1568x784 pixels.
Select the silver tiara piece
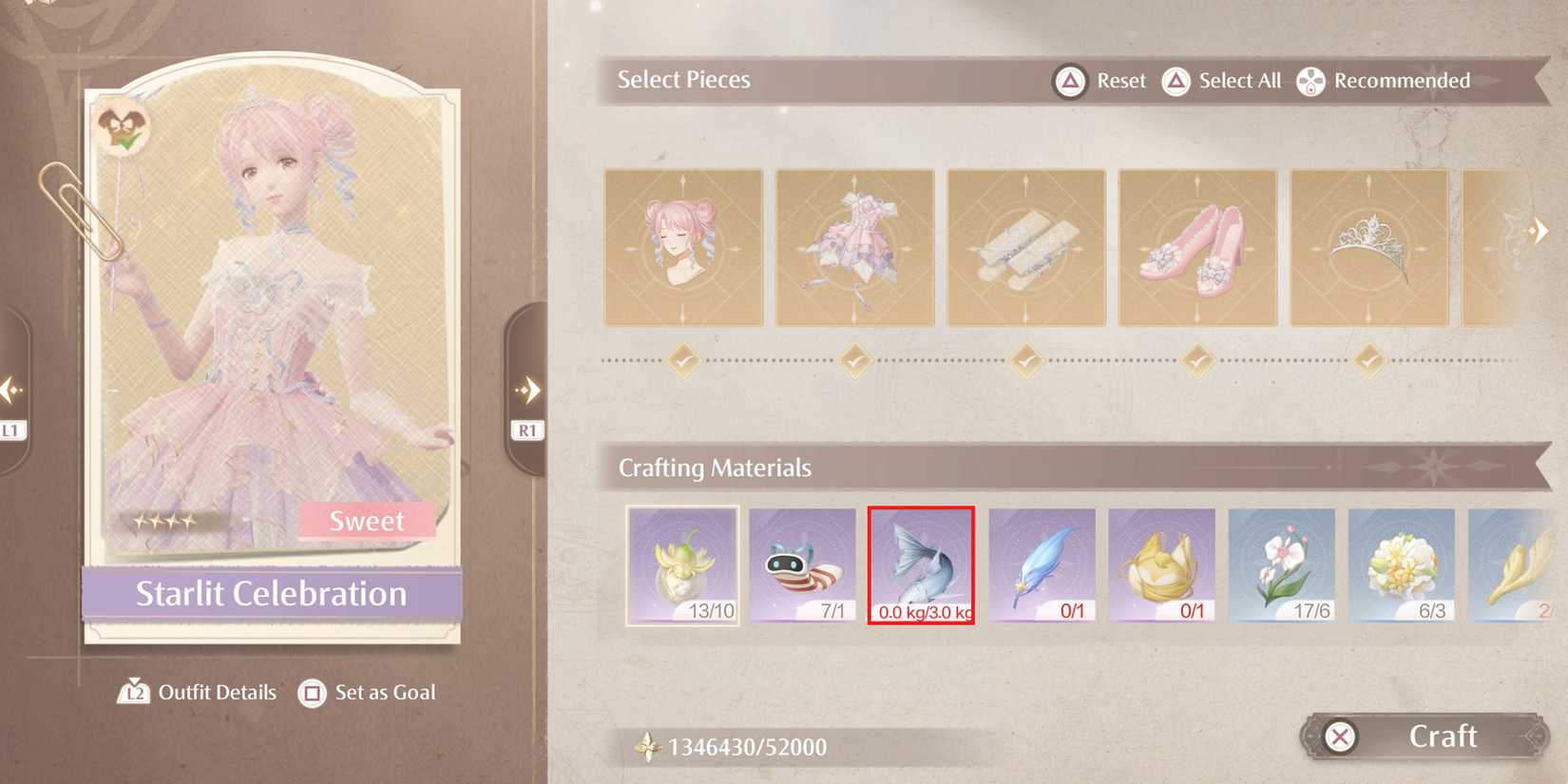1367,246
